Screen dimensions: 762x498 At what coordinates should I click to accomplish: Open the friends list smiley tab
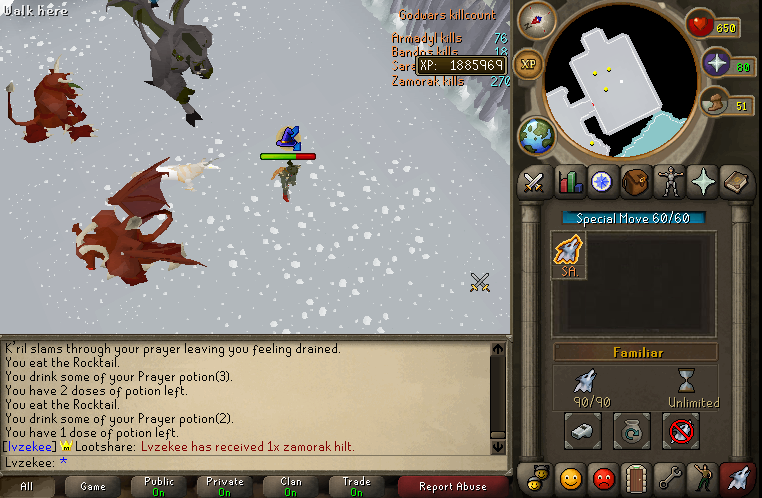(x=568, y=477)
